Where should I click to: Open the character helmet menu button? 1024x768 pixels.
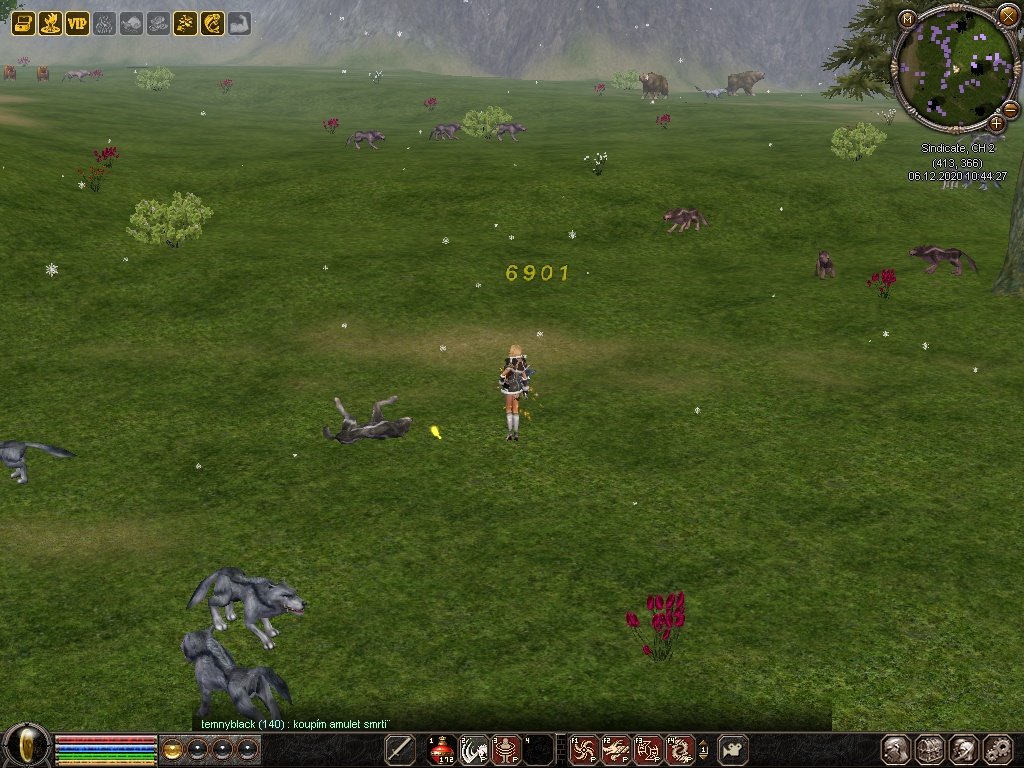(896, 749)
